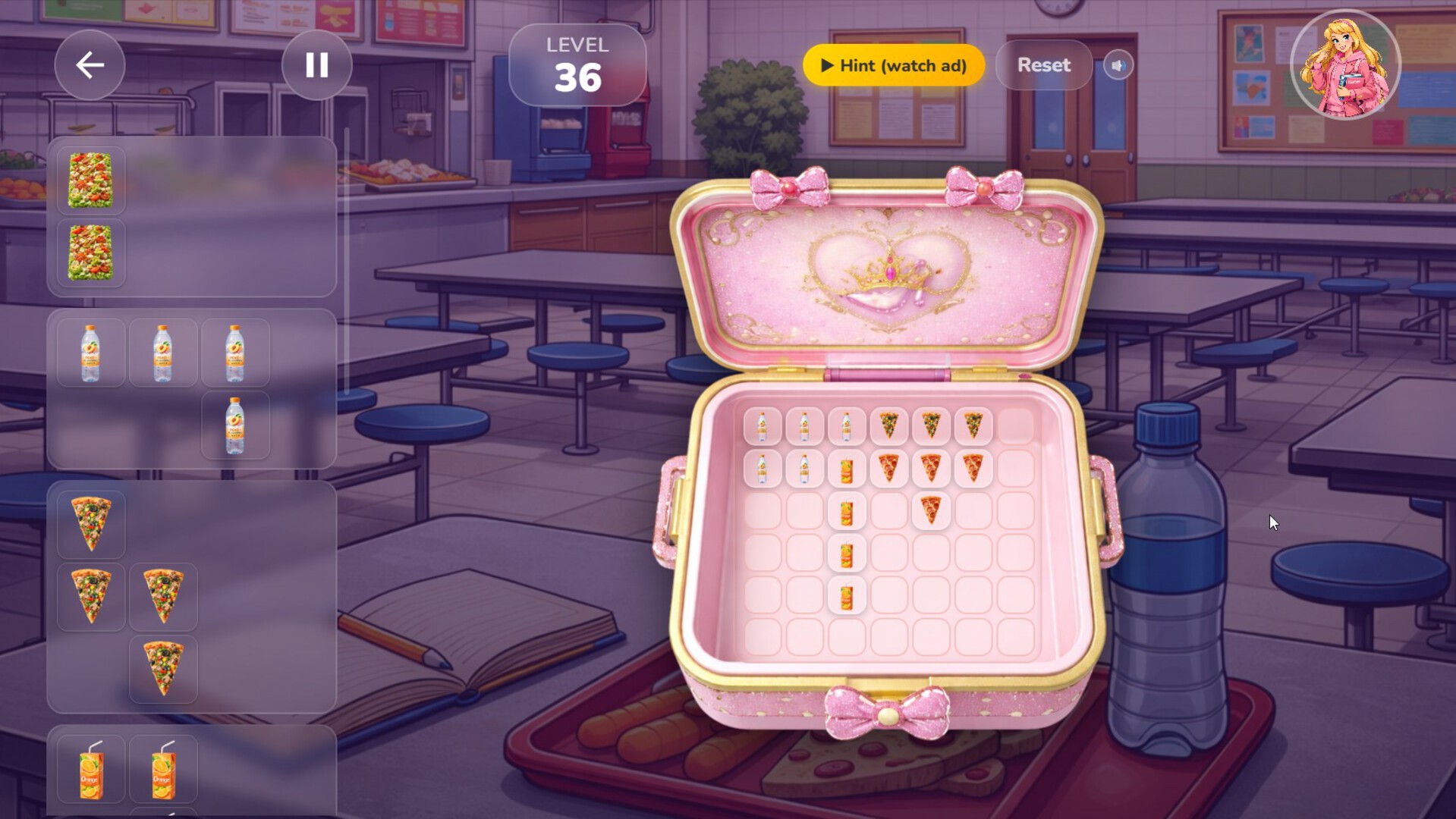Click a placed pizza slice inside the lunchbox

point(889,427)
